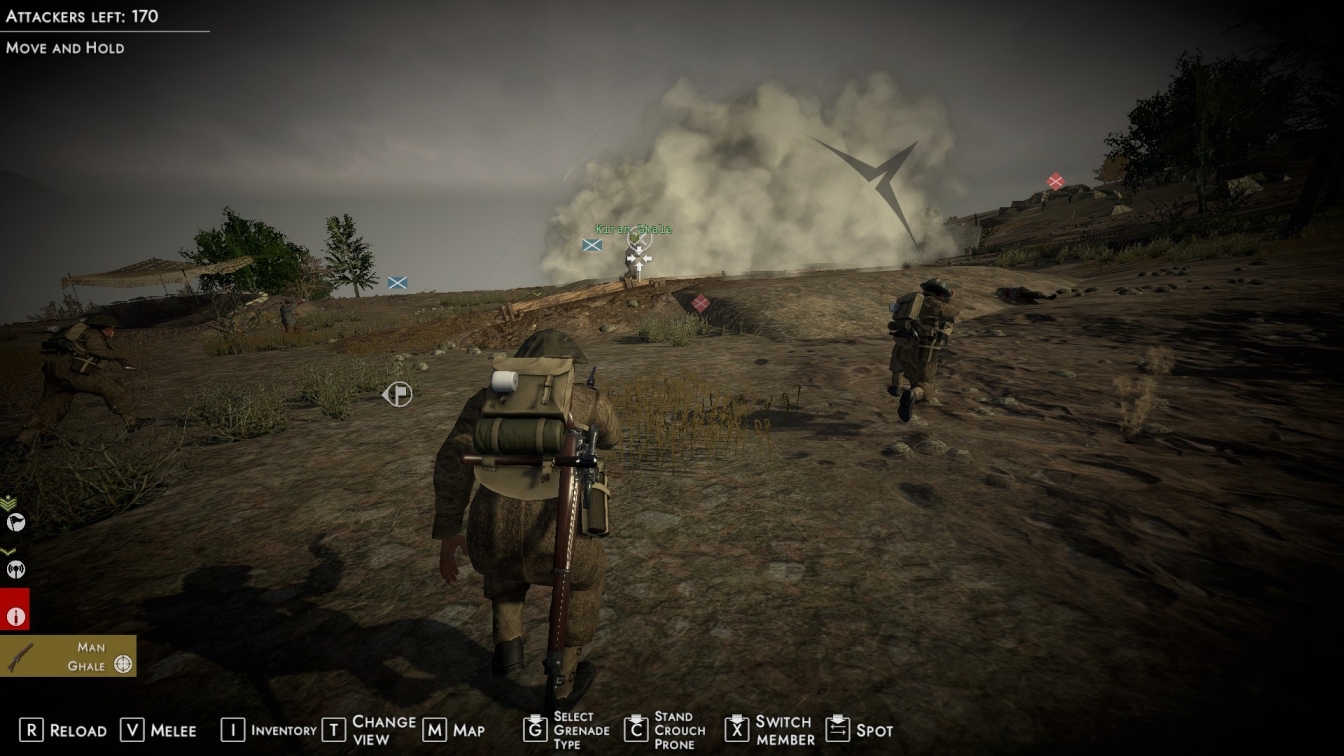This screenshot has height=756, width=1344.
Task: Click the Move and Hold objective
Action: pos(65,48)
